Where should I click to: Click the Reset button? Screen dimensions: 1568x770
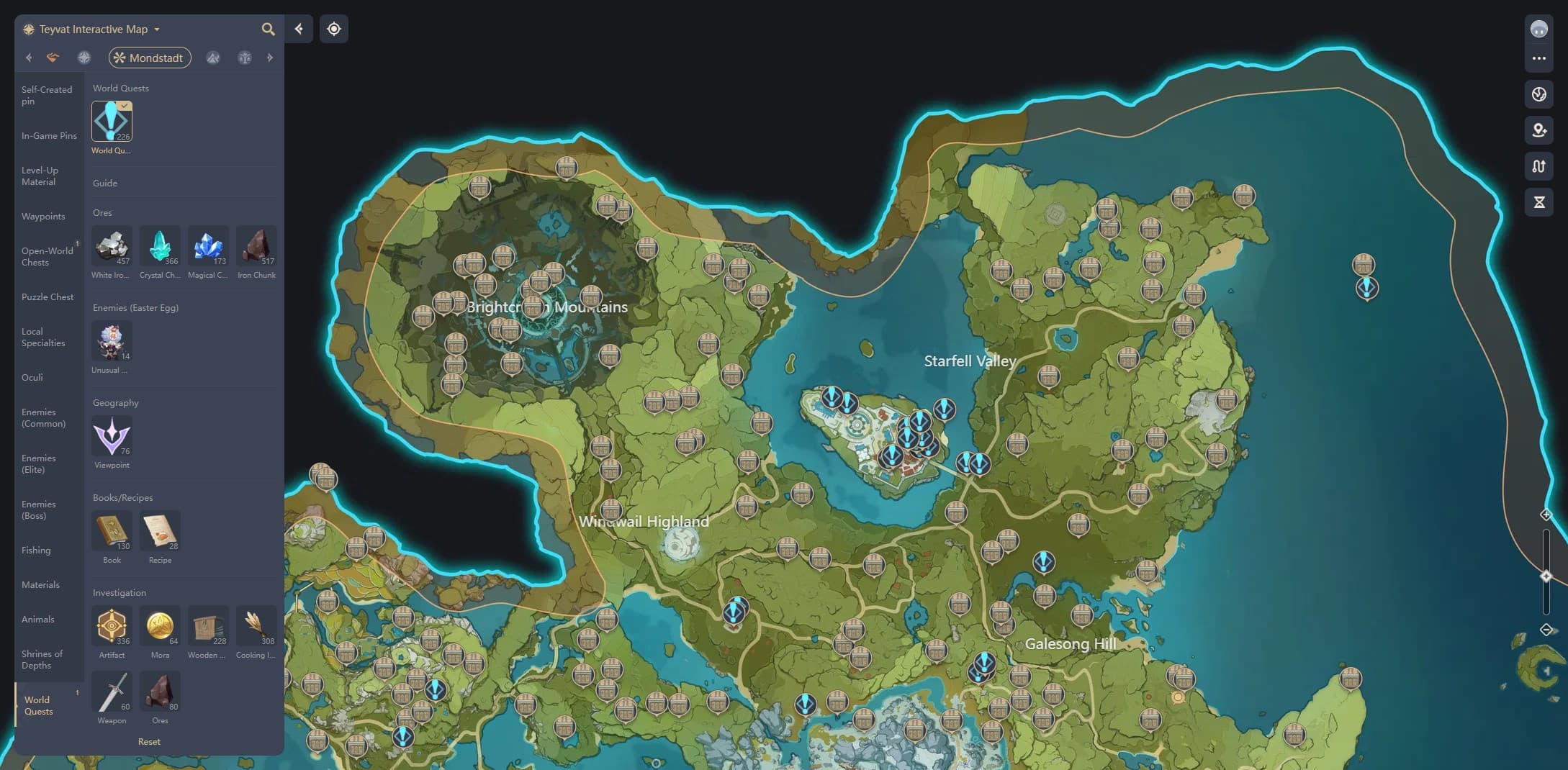(x=149, y=741)
